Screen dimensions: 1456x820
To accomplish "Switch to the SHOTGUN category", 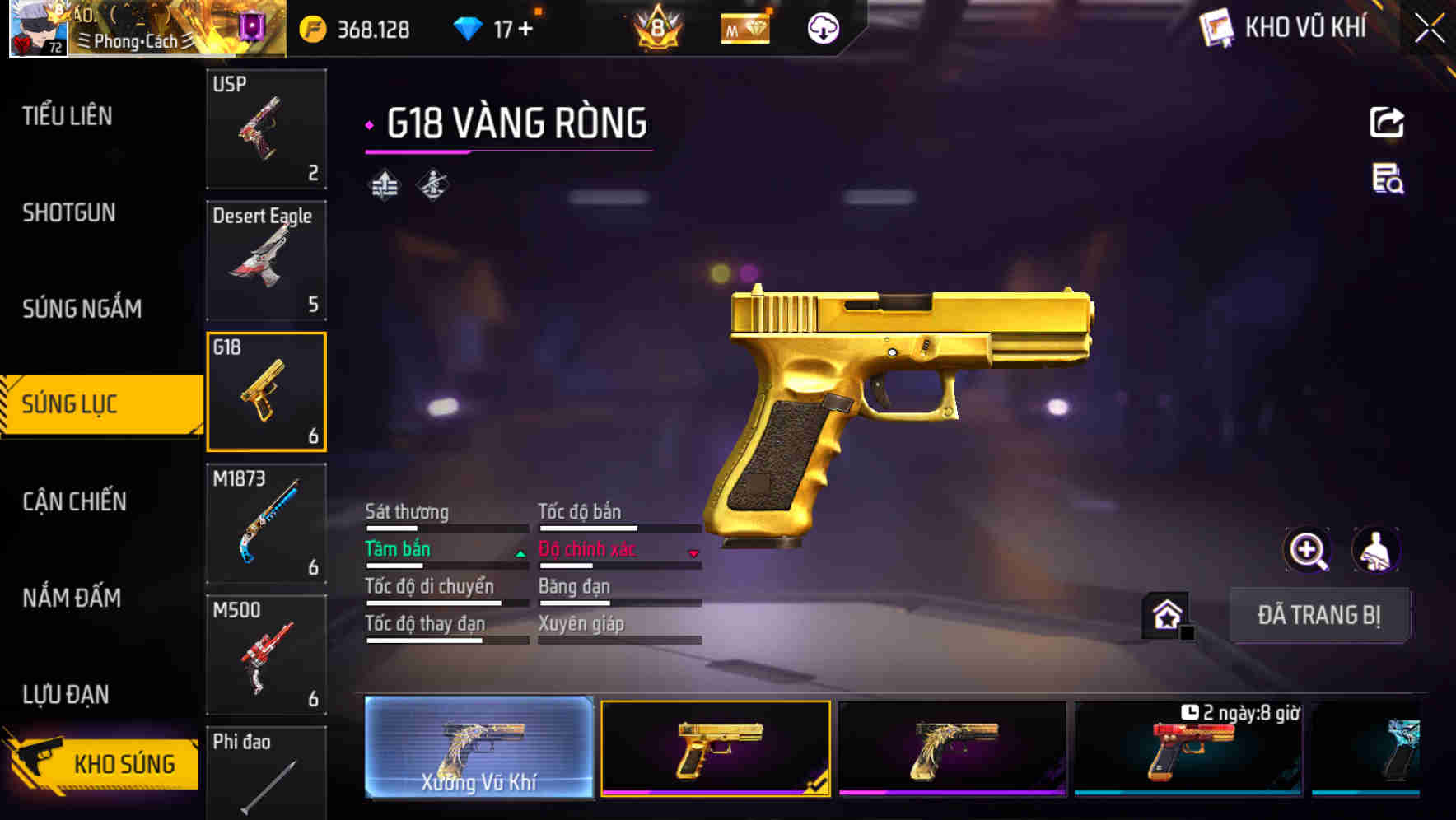I will pyautogui.click(x=69, y=212).
